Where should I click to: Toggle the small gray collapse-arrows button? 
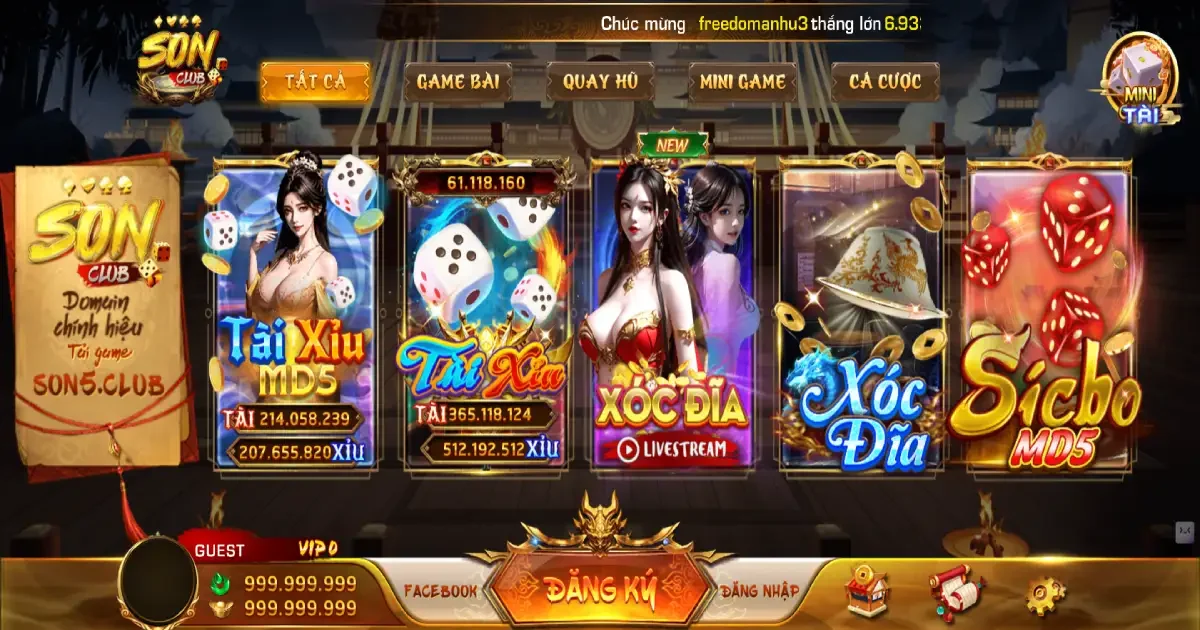coord(1185,534)
